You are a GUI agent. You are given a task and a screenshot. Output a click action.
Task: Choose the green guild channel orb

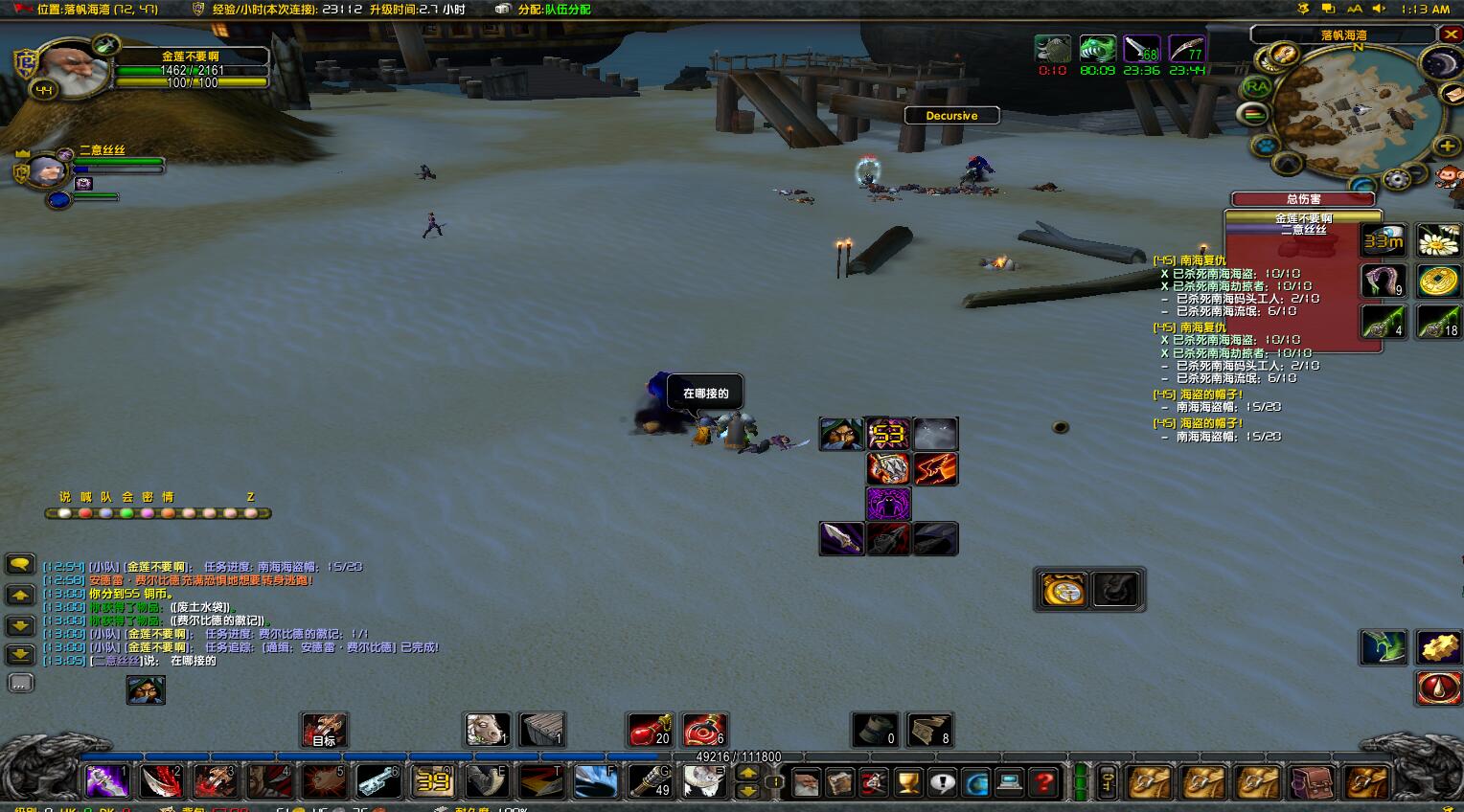pyautogui.click(x=126, y=513)
